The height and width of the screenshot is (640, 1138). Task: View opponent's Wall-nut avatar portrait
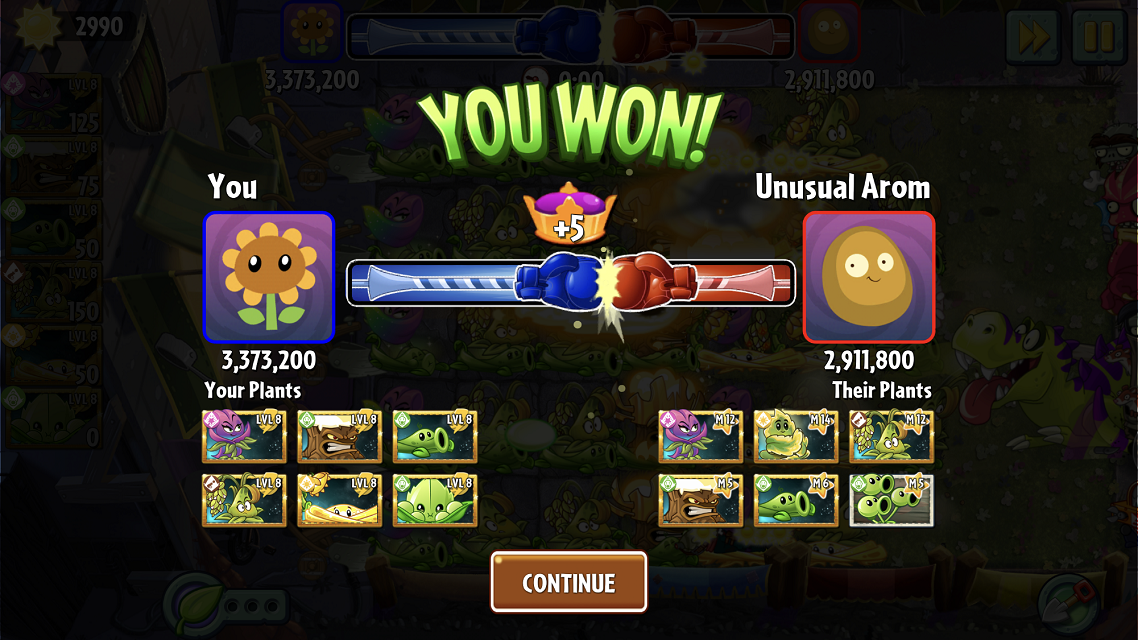(868, 277)
